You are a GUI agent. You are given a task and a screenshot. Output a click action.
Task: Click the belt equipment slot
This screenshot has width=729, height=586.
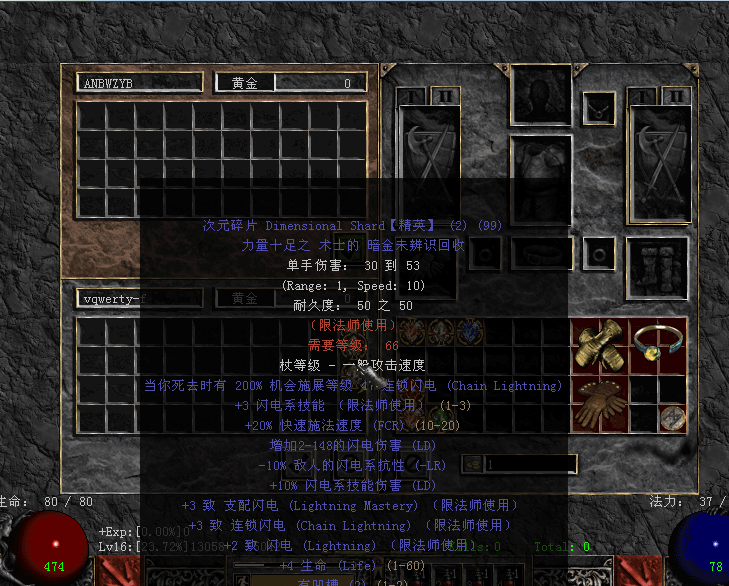click(541, 253)
